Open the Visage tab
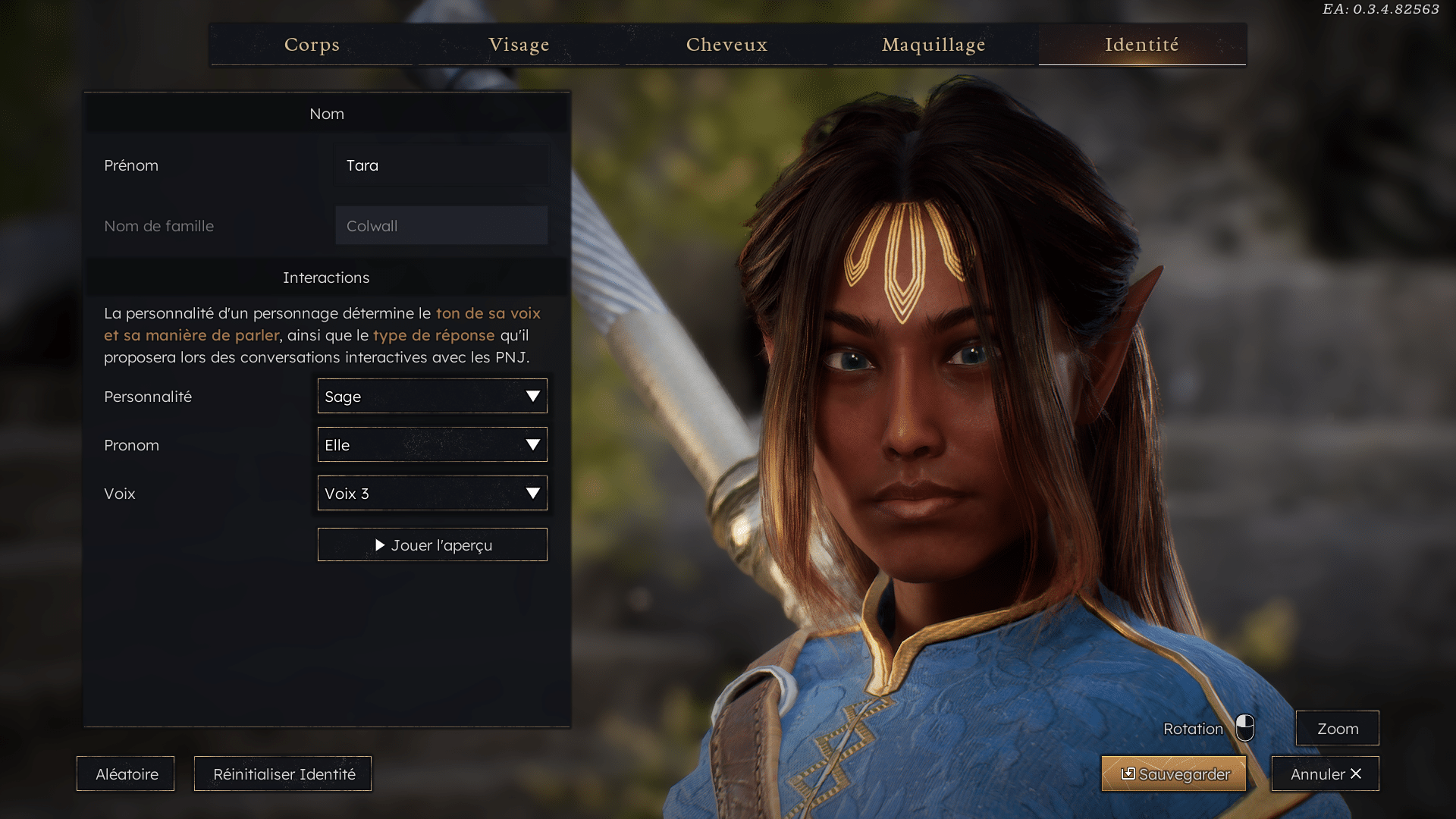The height and width of the screenshot is (819, 1456). coord(519,45)
